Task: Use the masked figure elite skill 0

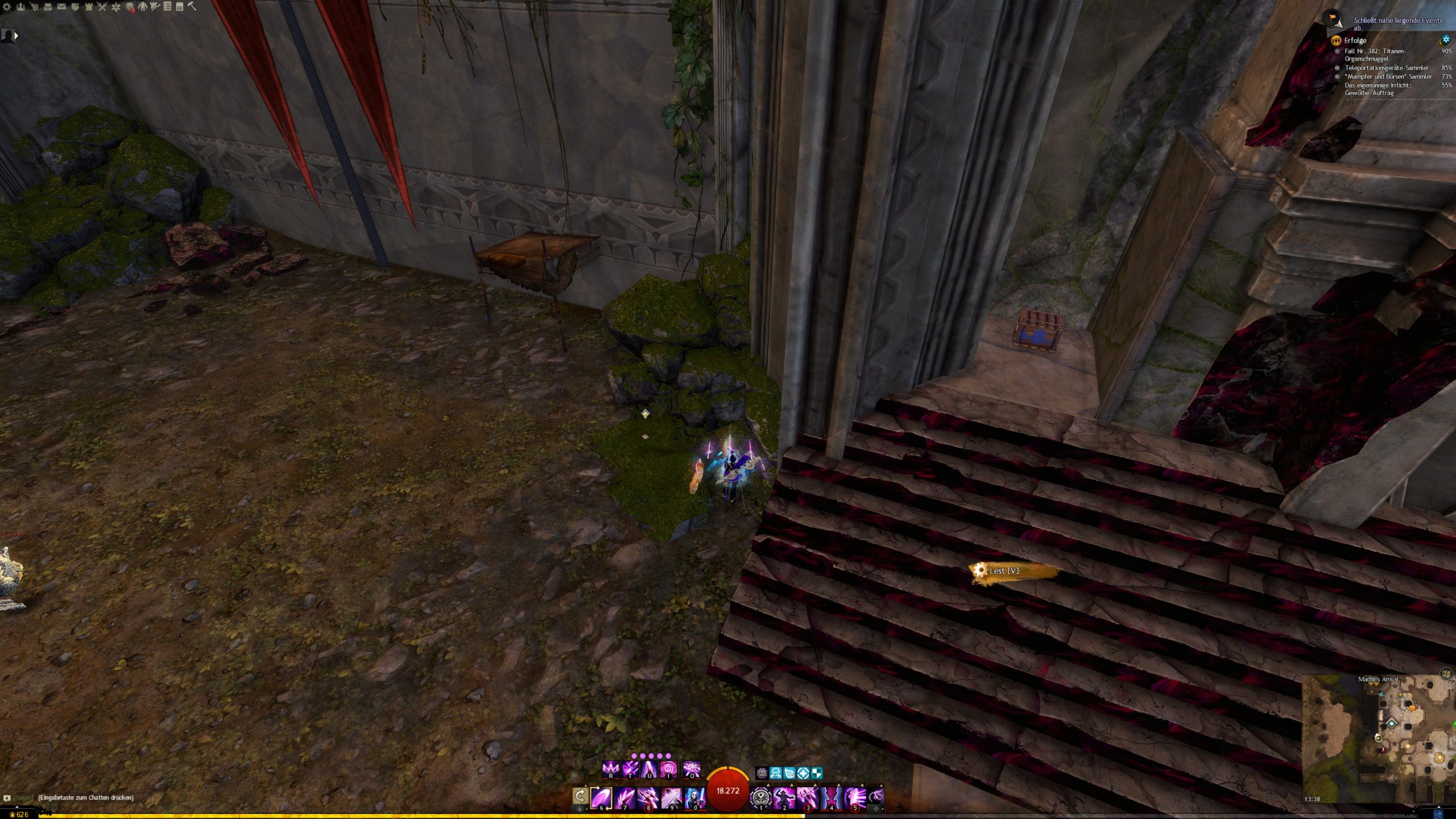Action: tap(694, 797)
